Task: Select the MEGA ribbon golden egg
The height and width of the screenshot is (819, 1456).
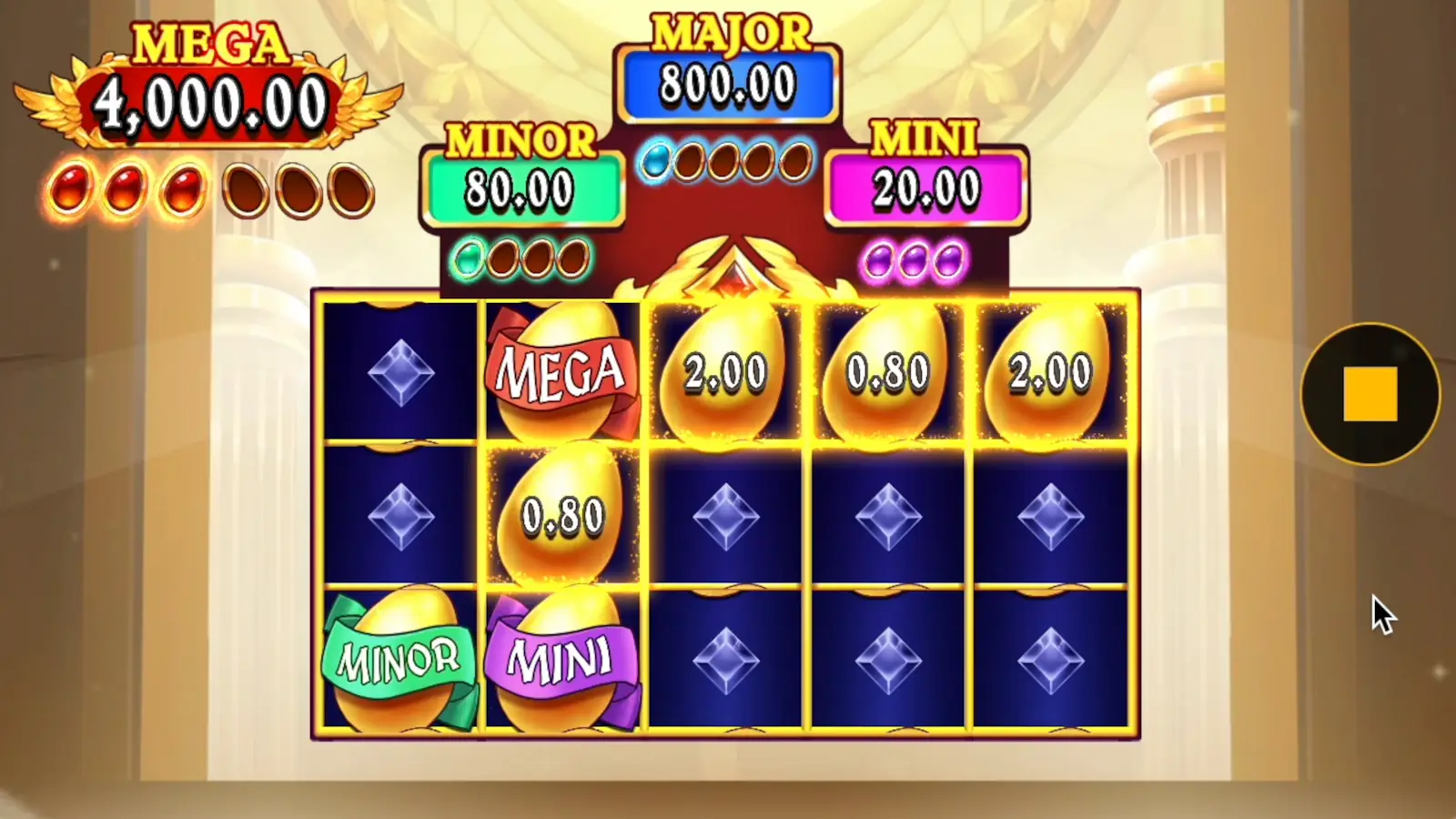Action: (x=560, y=373)
